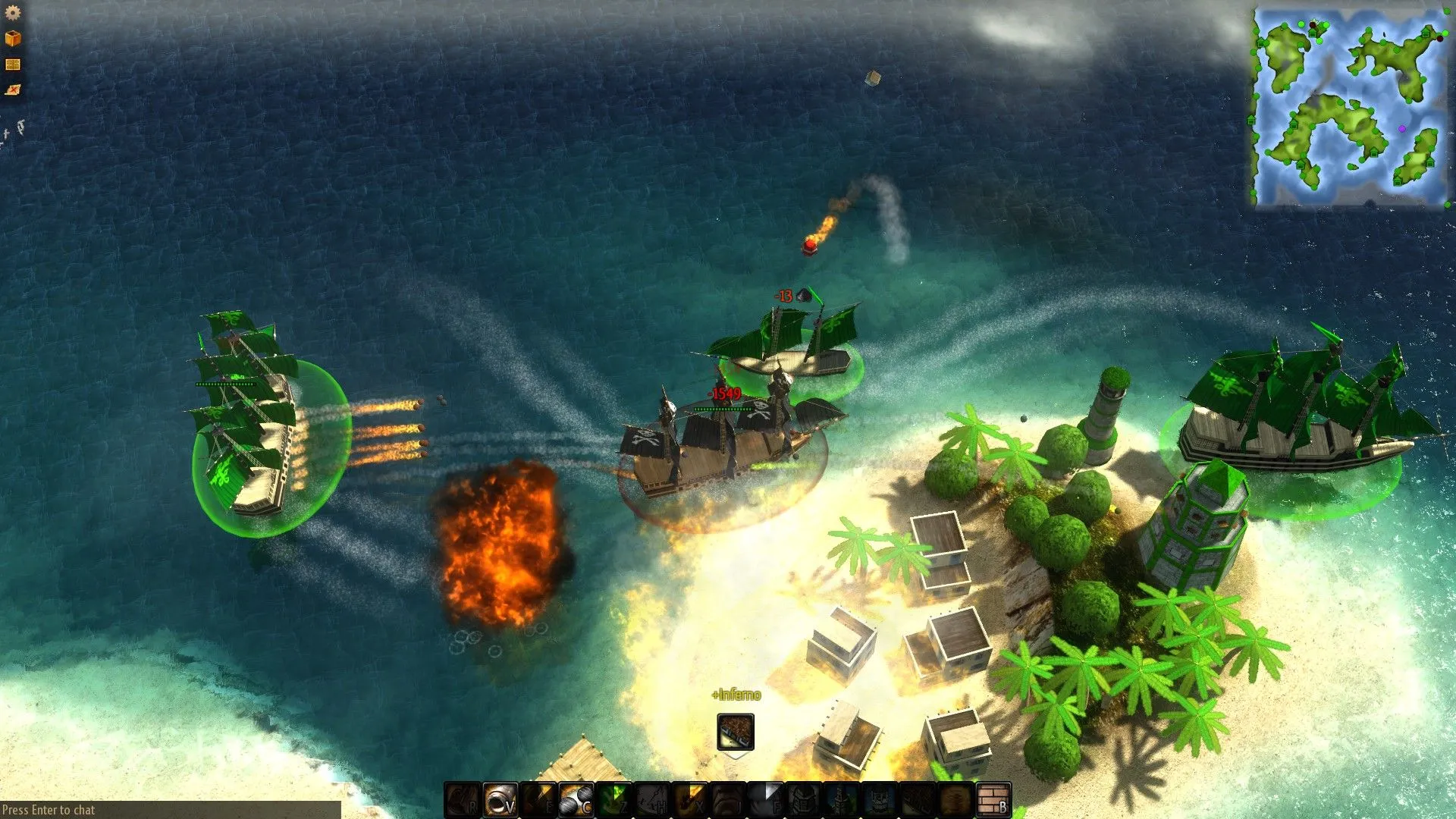1456x819 pixels.
Task: Click the Inferno pickup icon
Action: tap(736, 732)
